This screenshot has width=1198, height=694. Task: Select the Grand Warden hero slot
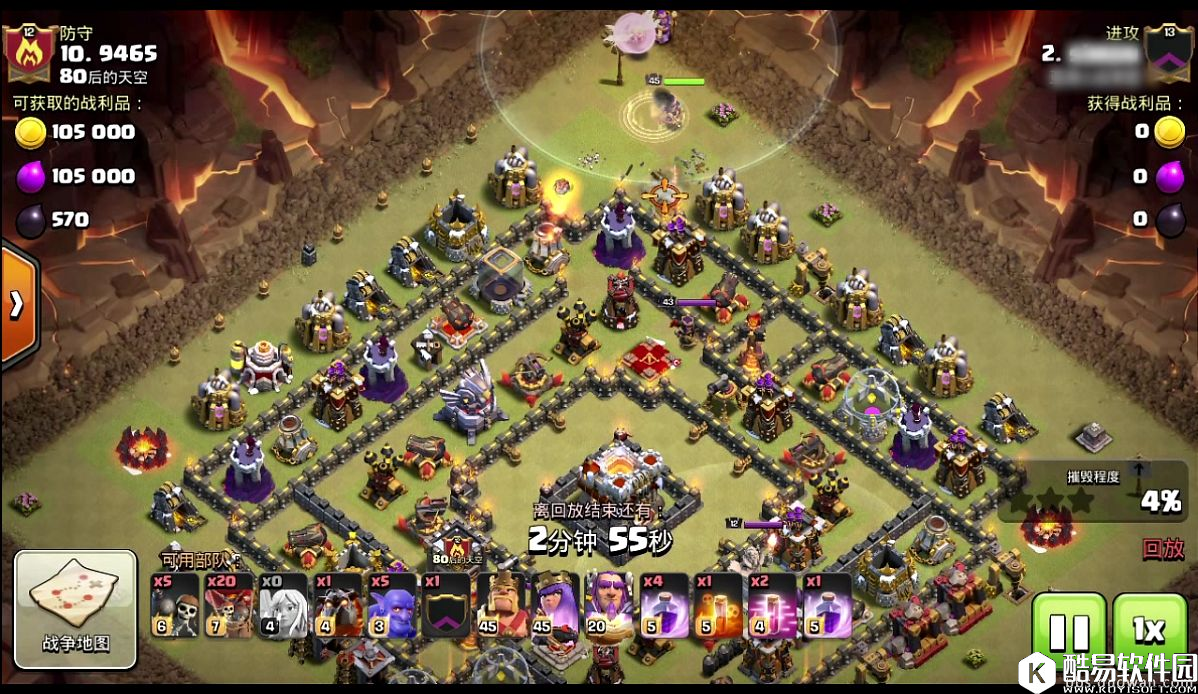pyautogui.click(x=609, y=606)
